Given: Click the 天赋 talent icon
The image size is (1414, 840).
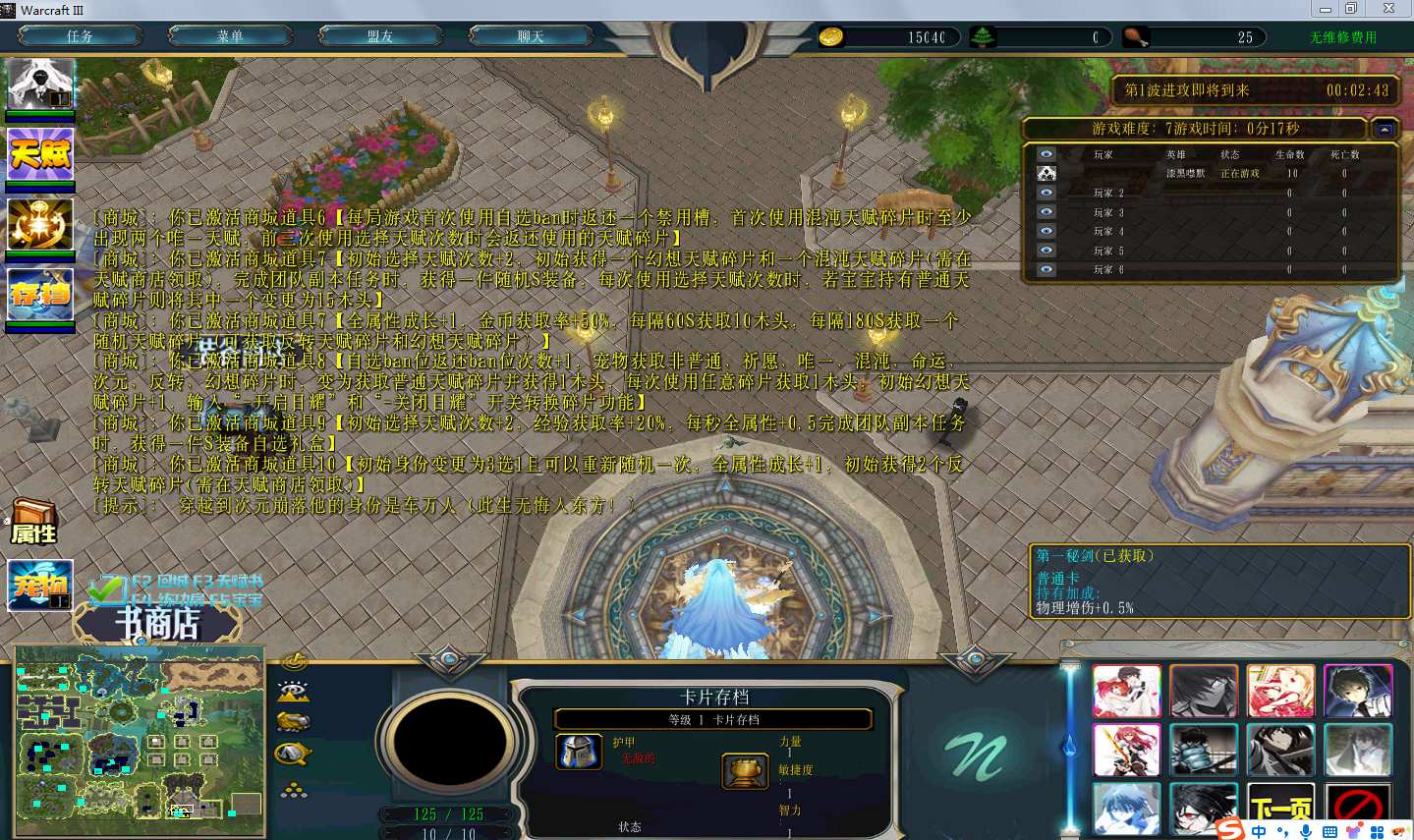Looking at the screenshot, I should 40,153.
